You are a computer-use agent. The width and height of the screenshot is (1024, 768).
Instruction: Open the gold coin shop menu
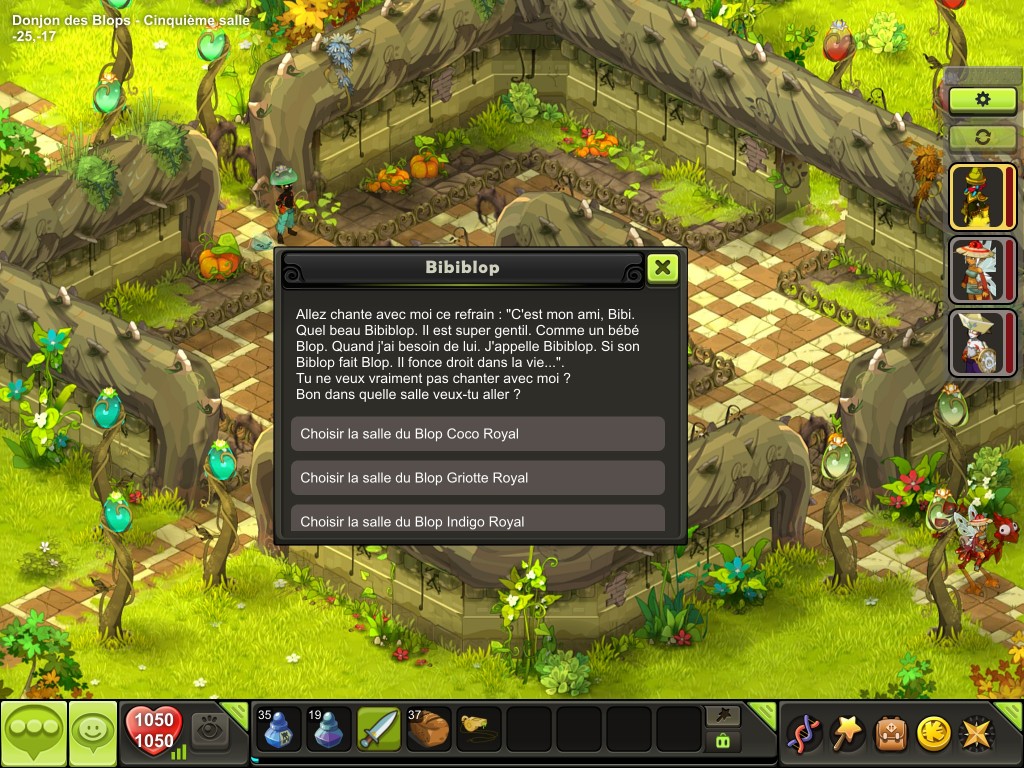click(934, 733)
